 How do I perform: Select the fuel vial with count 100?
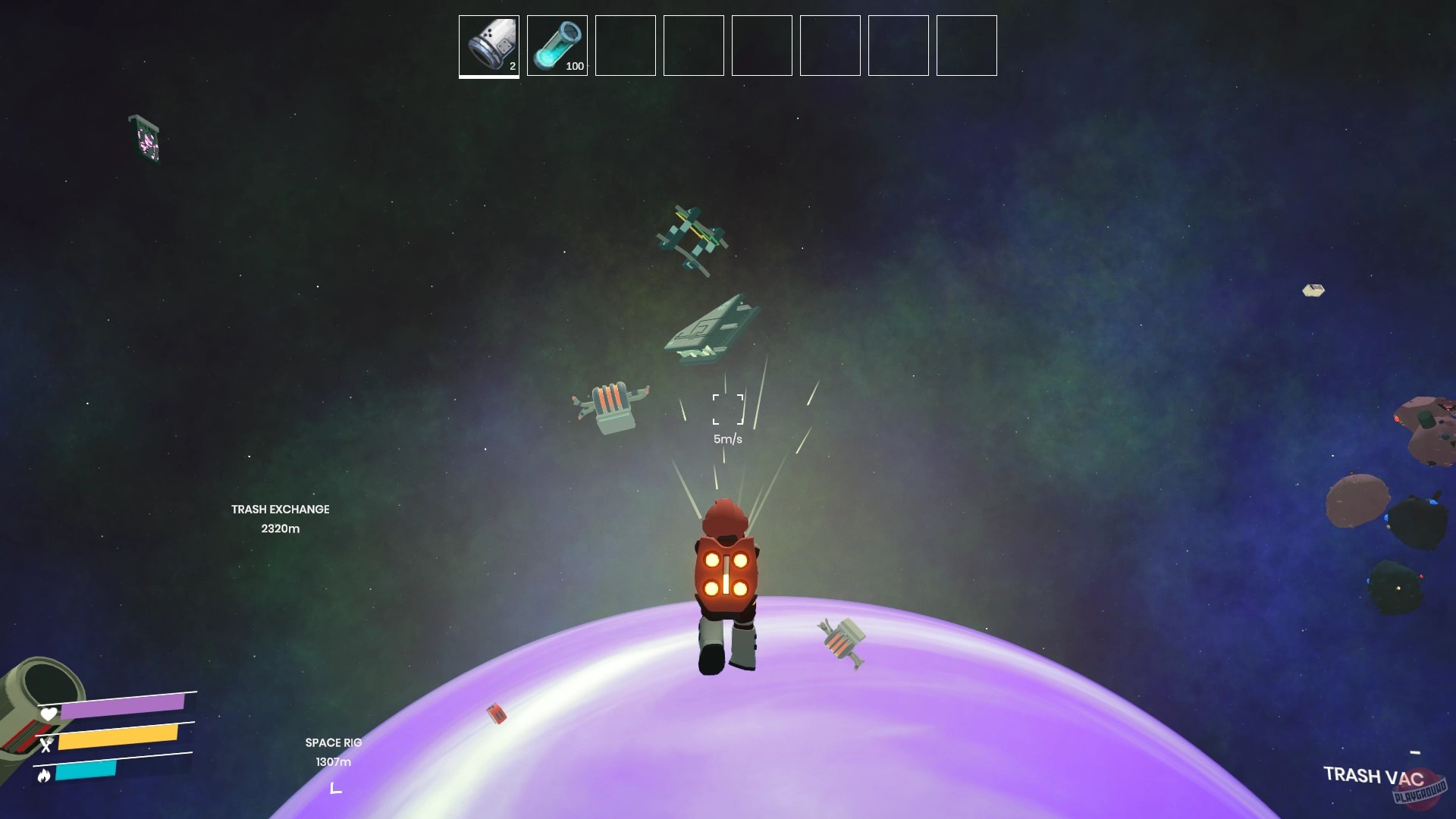coord(557,45)
